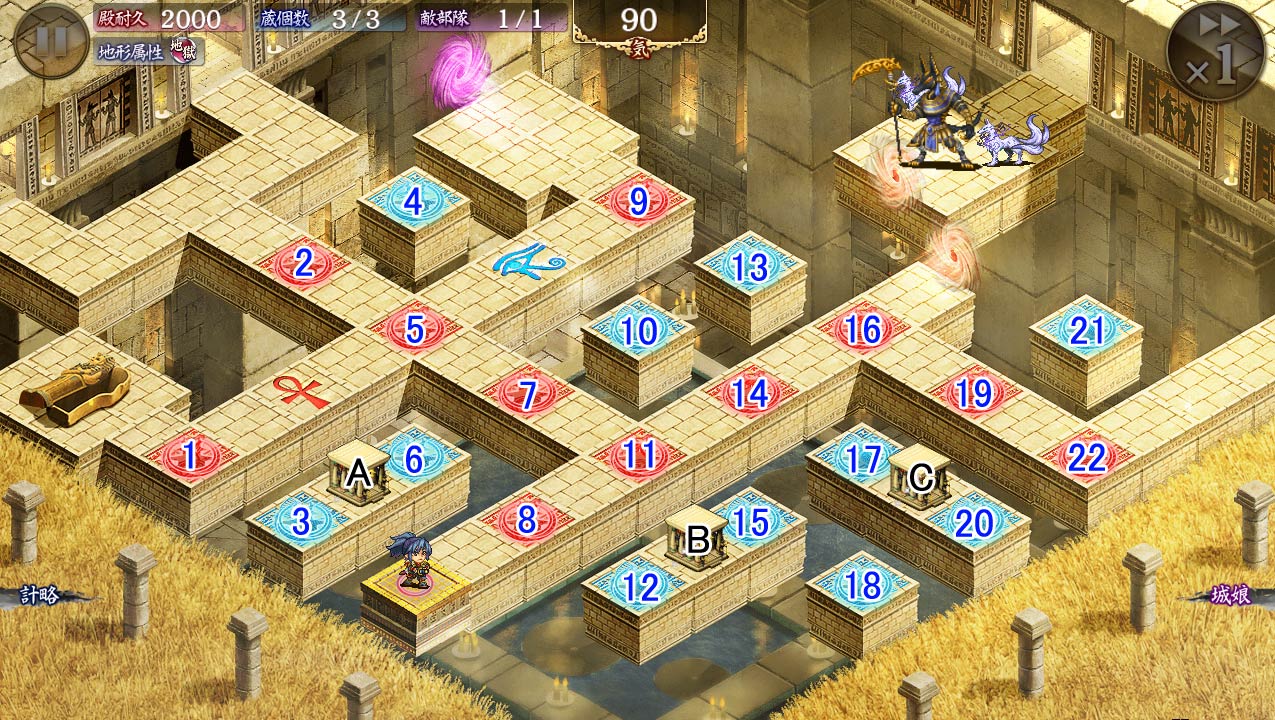The image size is (1275, 720).
Task: Select red placement tile 9
Action: [639, 201]
